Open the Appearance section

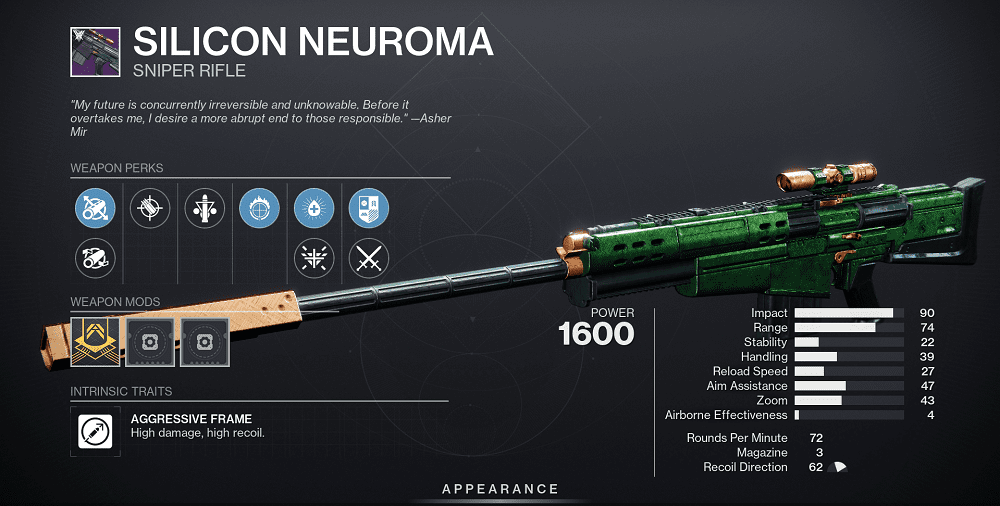500,489
